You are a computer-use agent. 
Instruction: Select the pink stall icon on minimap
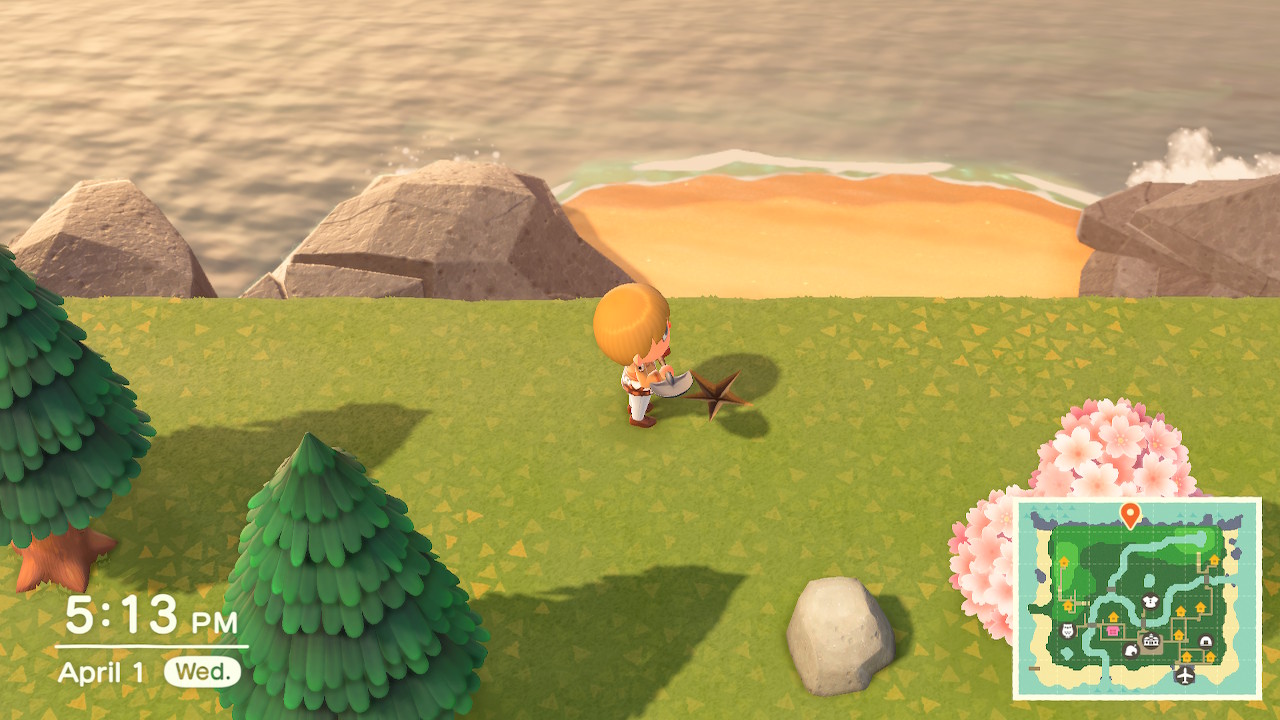pos(1111,630)
